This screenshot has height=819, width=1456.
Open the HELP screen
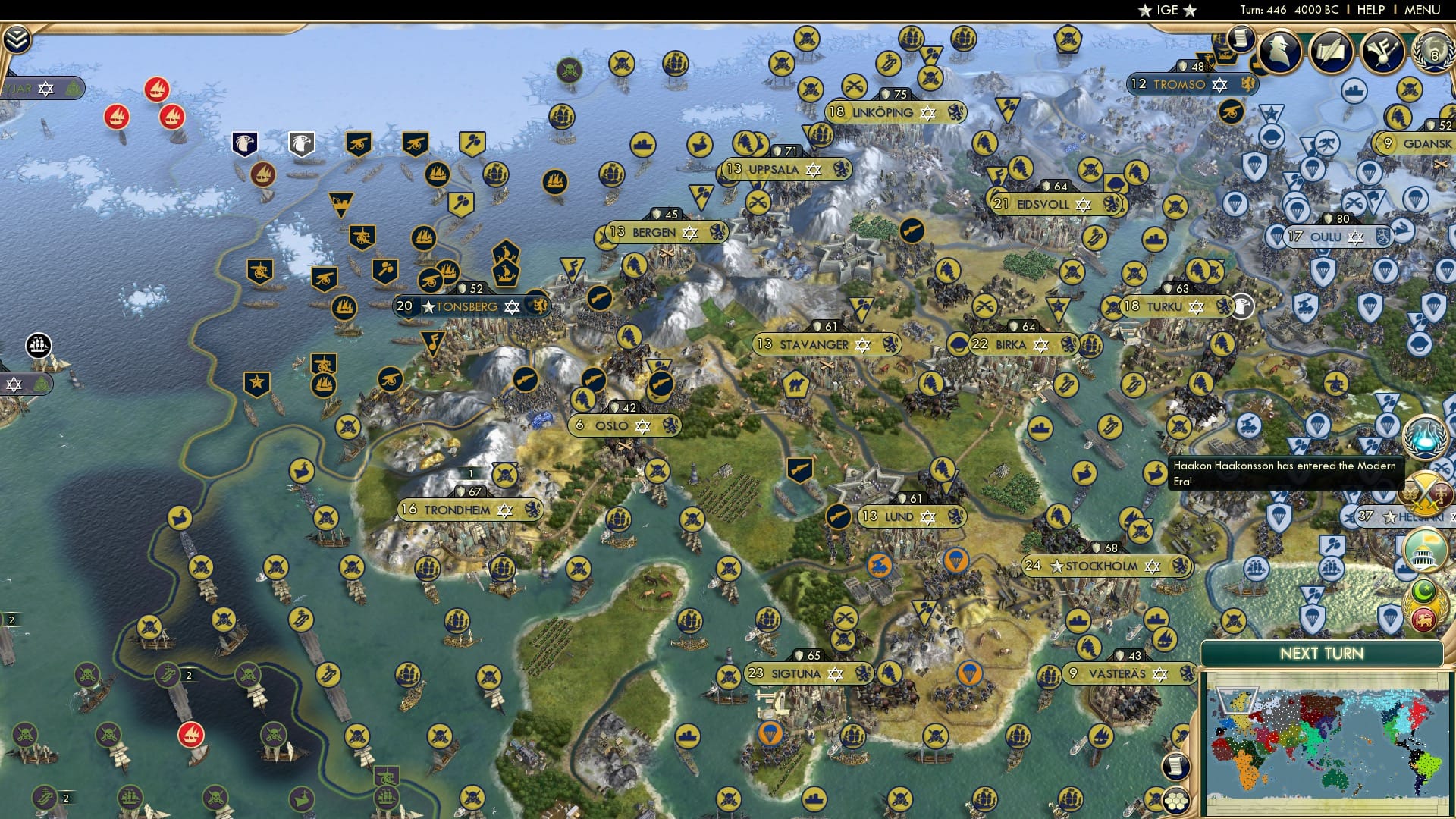(1370, 10)
